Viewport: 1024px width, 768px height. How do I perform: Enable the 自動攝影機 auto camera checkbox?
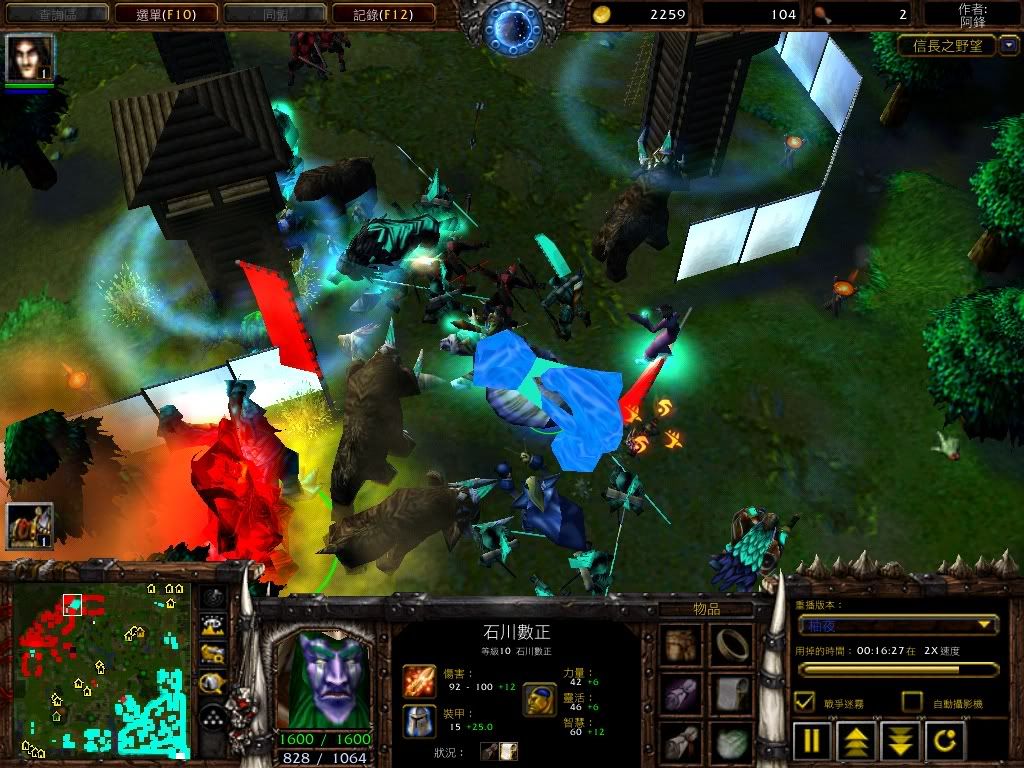click(912, 702)
